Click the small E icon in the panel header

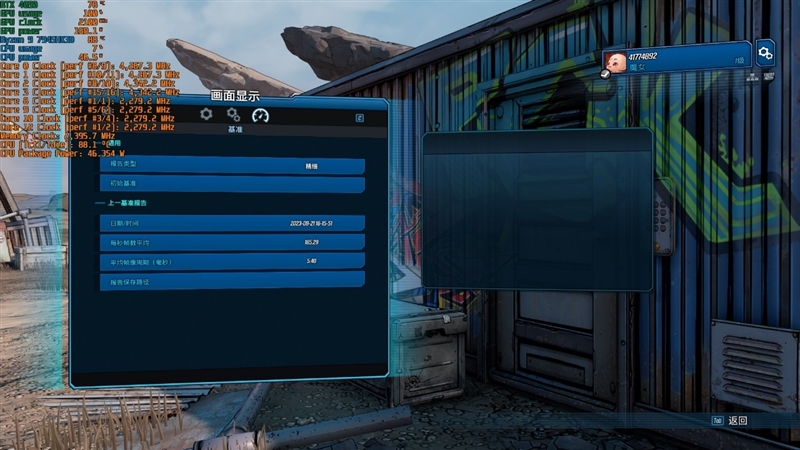pyautogui.click(x=359, y=117)
